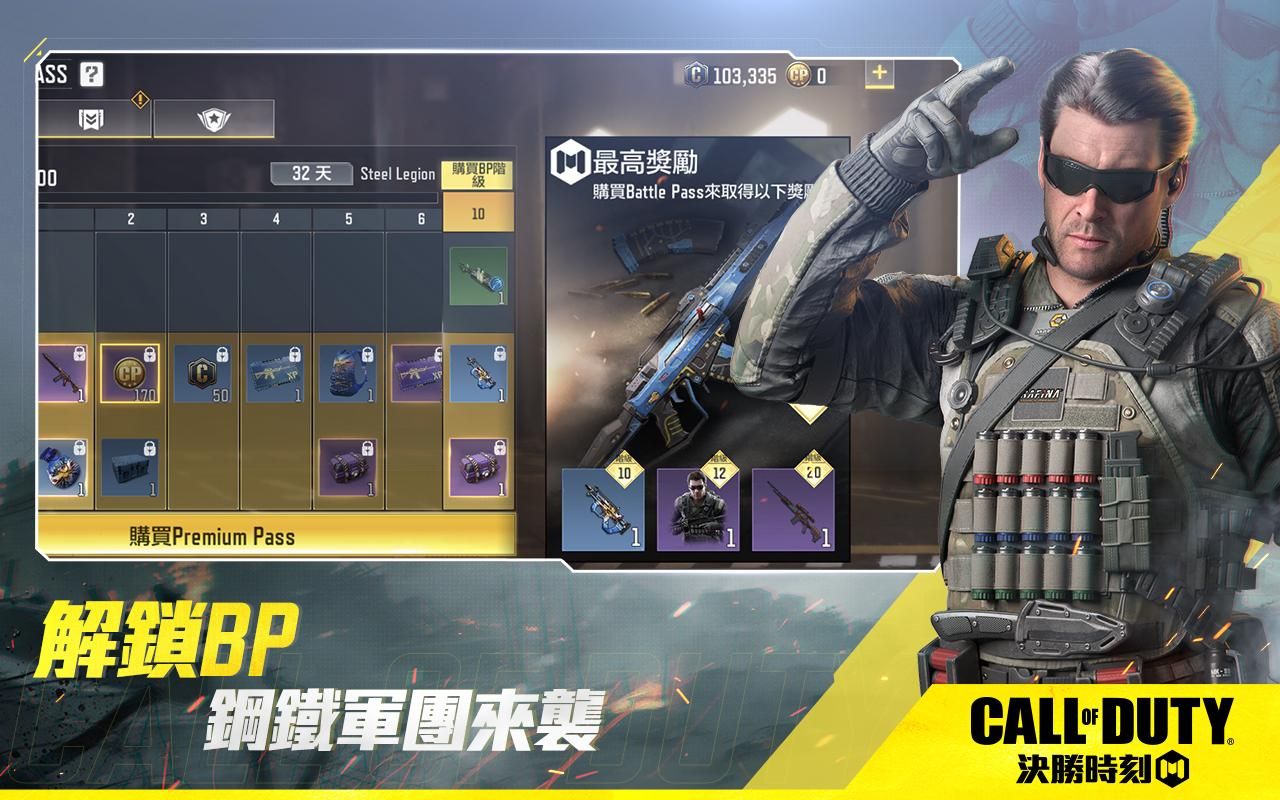The height and width of the screenshot is (800, 1280).
Task: Click the orange warning diamond icon
Action: 139,99
